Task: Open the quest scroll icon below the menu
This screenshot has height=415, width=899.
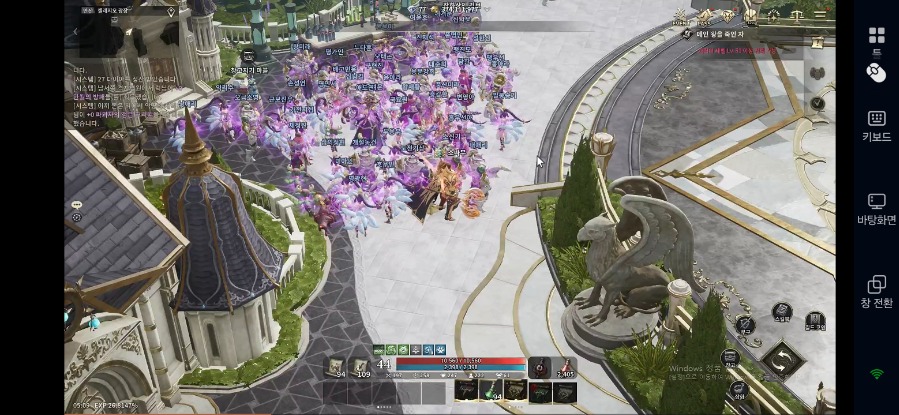Action: click(x=817, y=43)
